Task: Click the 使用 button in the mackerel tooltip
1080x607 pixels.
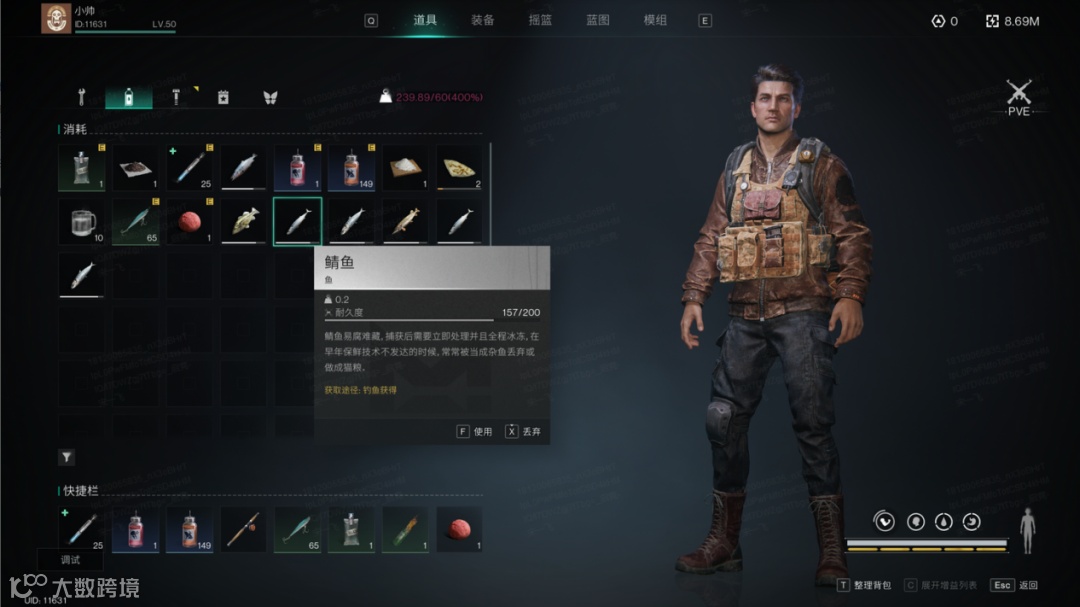Action: click(476, 432)
